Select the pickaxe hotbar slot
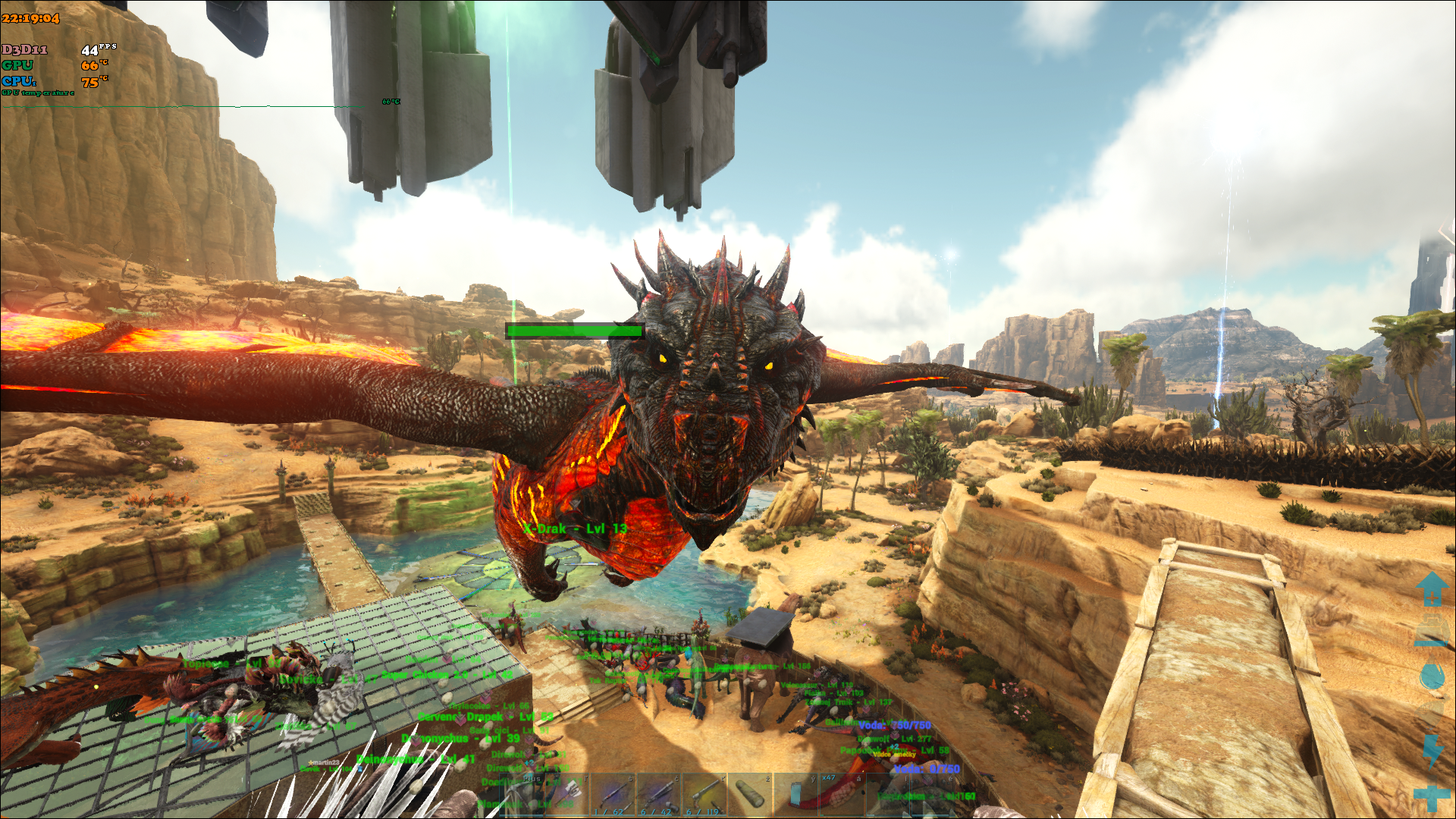This screenshot has width=1456, height=819. coord(522,795)
